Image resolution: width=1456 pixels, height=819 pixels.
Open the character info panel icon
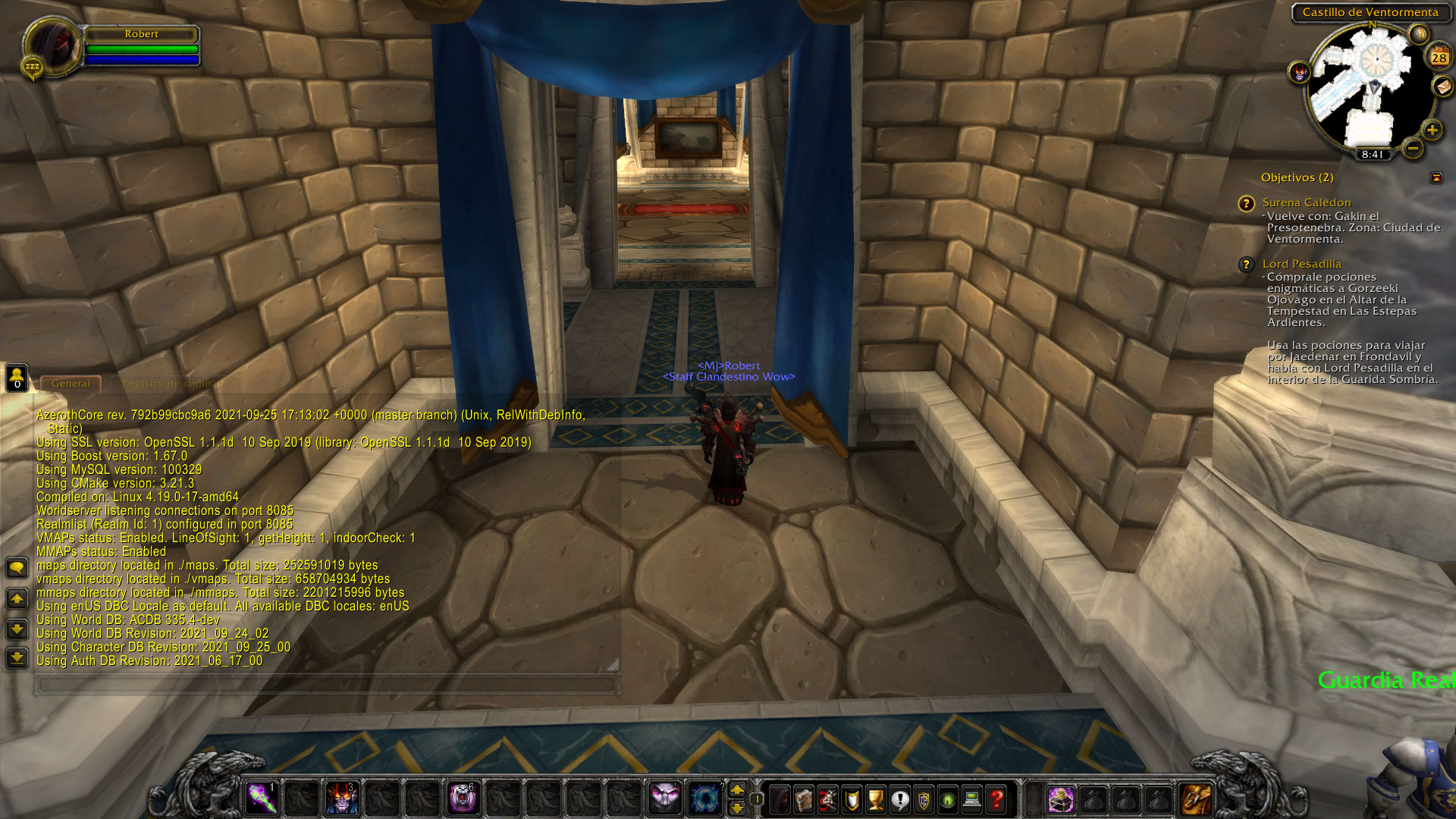point(780,799)
